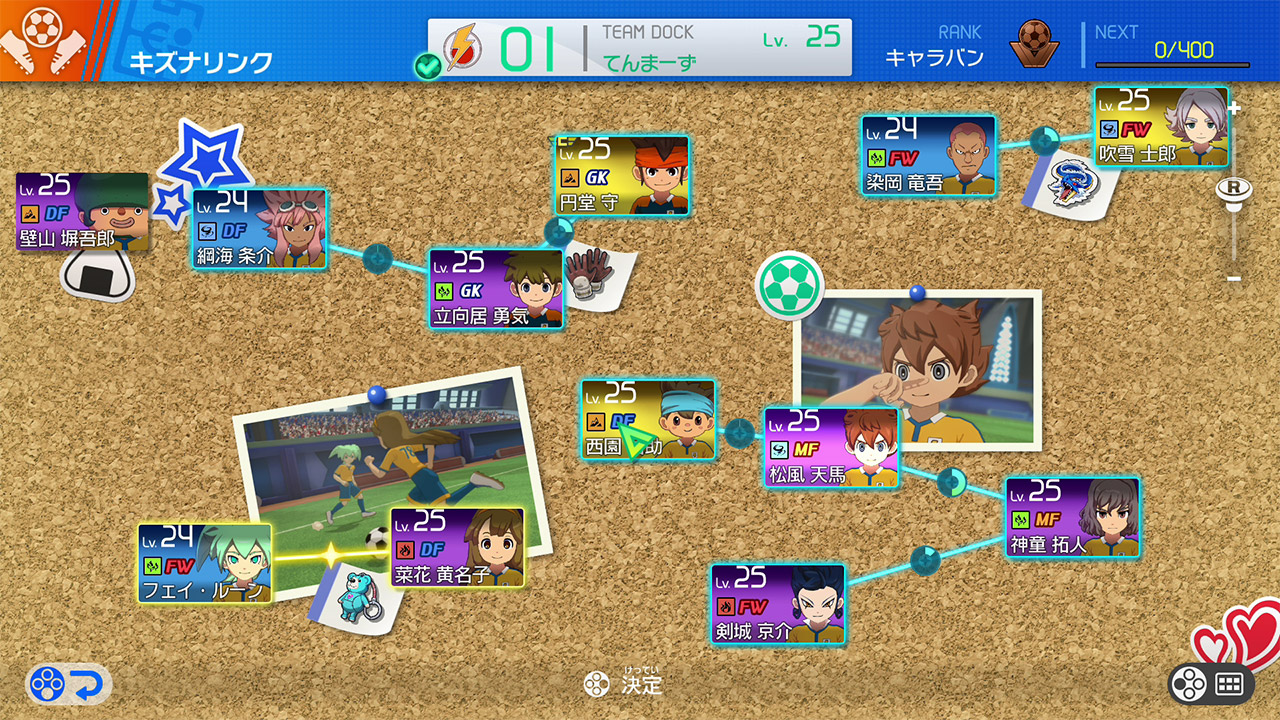Click the zoom-in plus on the zoom slider
Image resolution: width=1280 pixels, height=720 pixels.
(x=1234, y=109)
